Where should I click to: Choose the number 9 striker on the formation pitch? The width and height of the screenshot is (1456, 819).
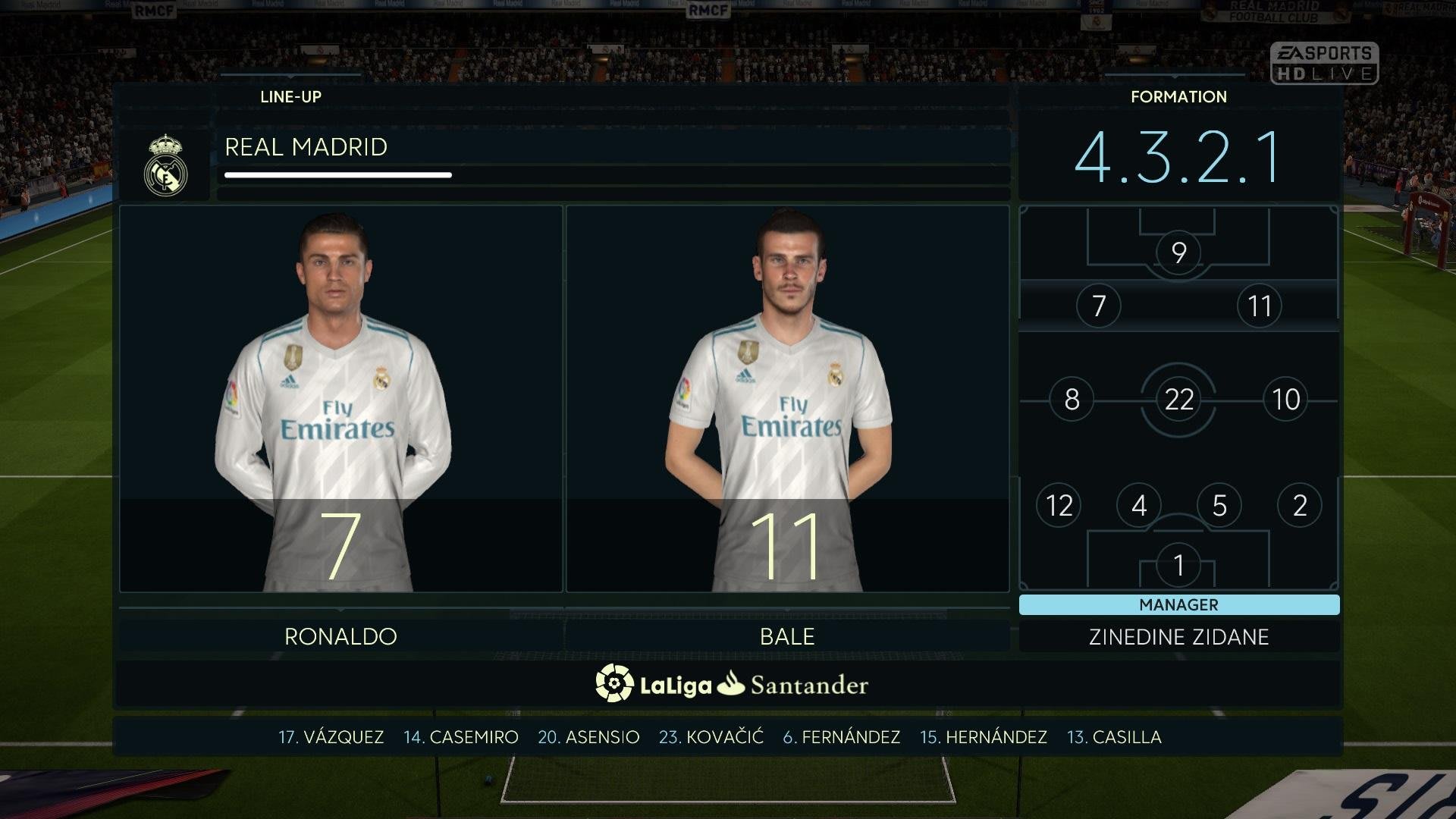pyautogui.click(x=1178, y=253)
